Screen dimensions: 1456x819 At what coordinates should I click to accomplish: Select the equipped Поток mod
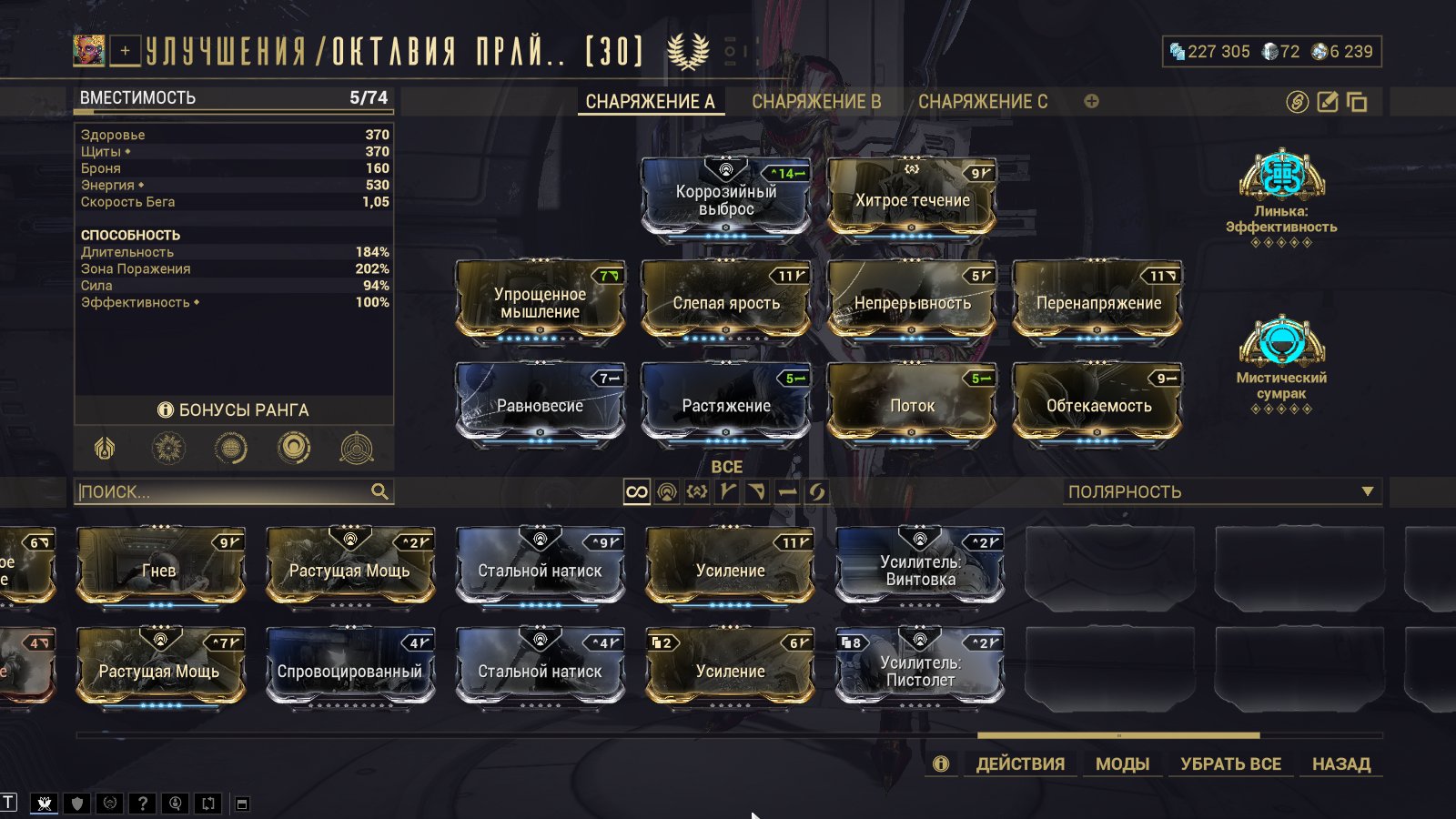[x=912, y=404]
